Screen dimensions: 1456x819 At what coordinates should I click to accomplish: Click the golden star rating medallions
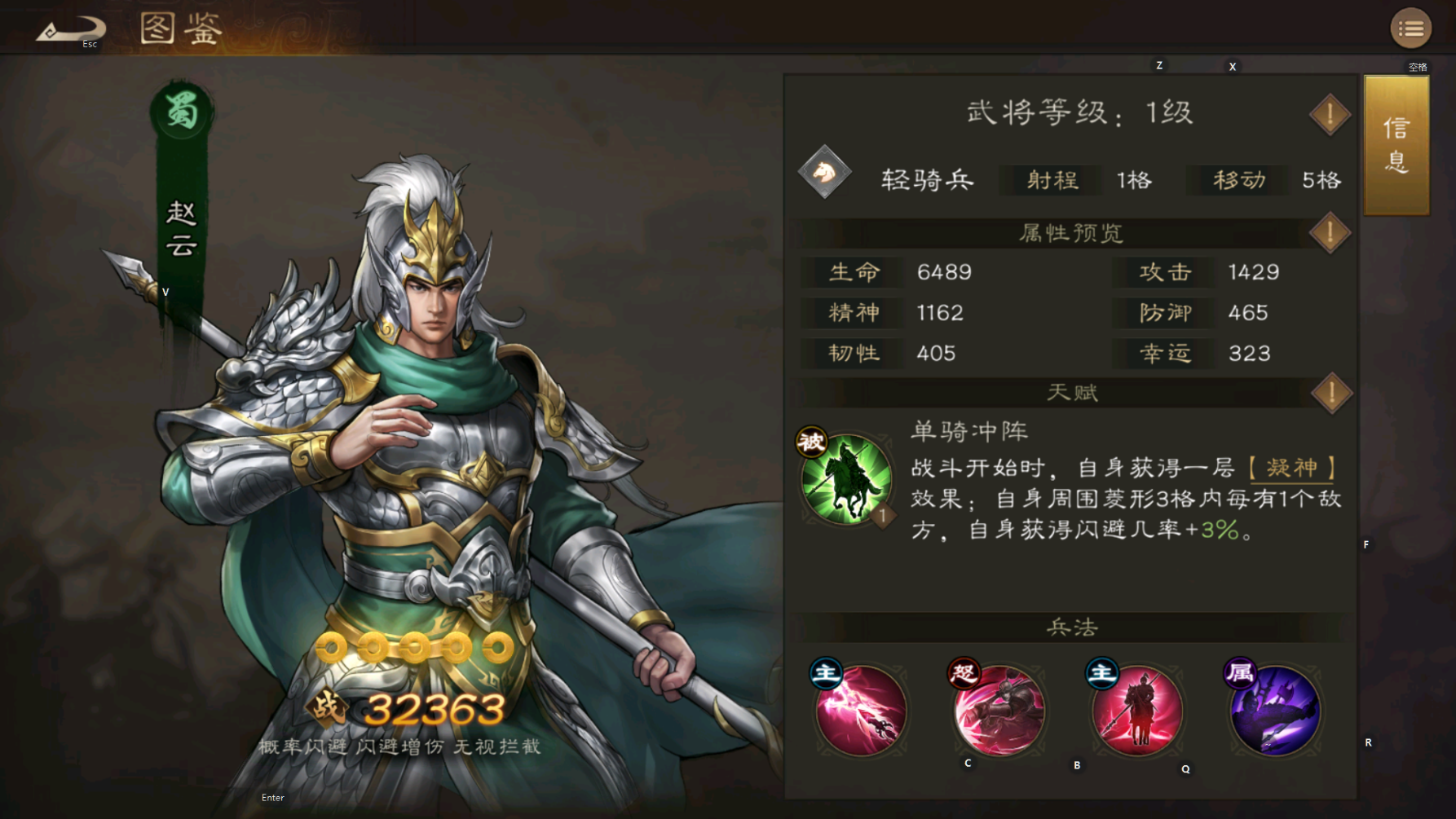414,645
